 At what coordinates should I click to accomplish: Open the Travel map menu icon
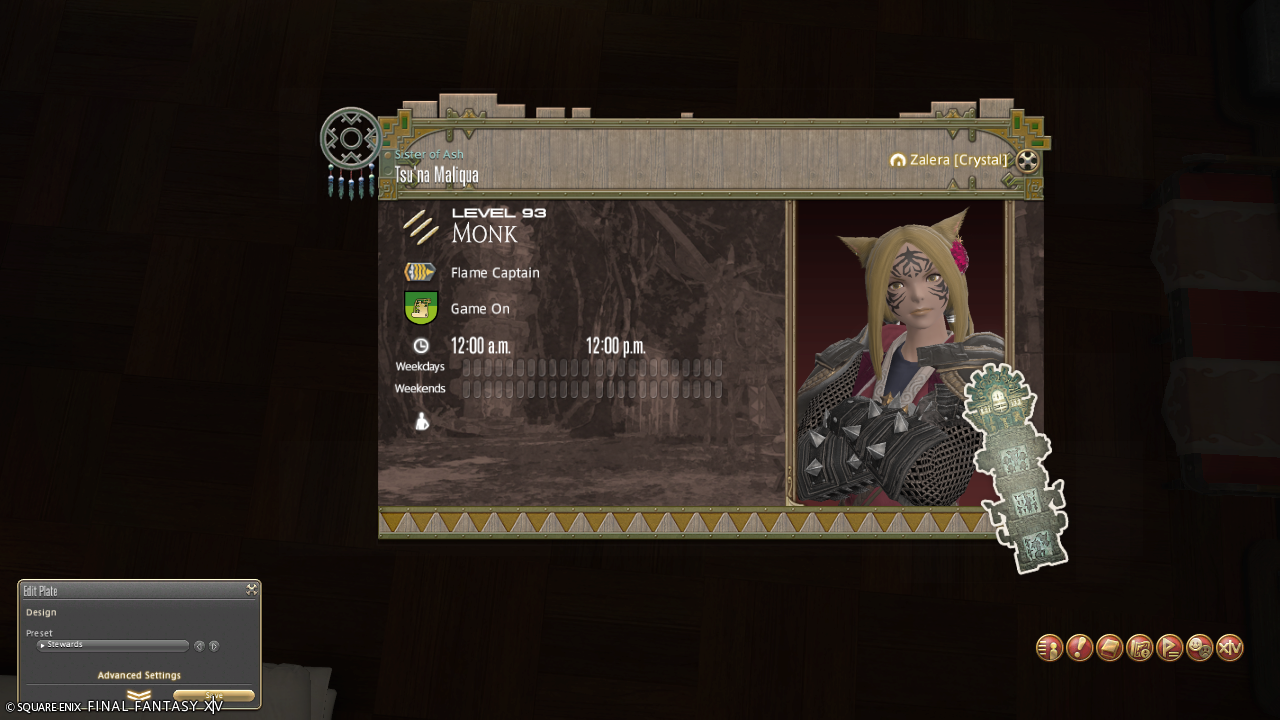1139,648
